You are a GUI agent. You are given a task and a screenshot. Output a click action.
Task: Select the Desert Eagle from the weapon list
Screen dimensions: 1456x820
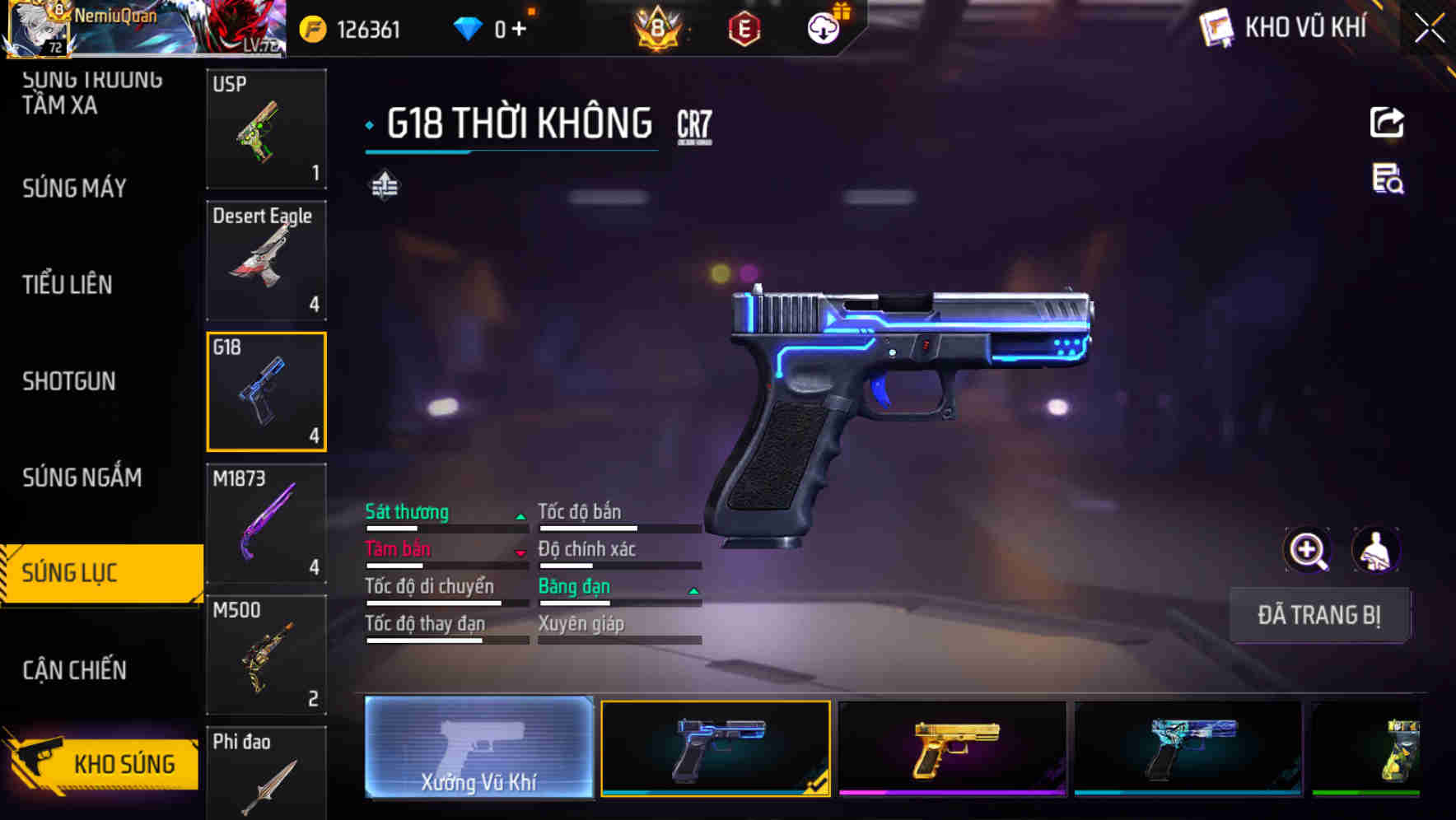[266, 259]
